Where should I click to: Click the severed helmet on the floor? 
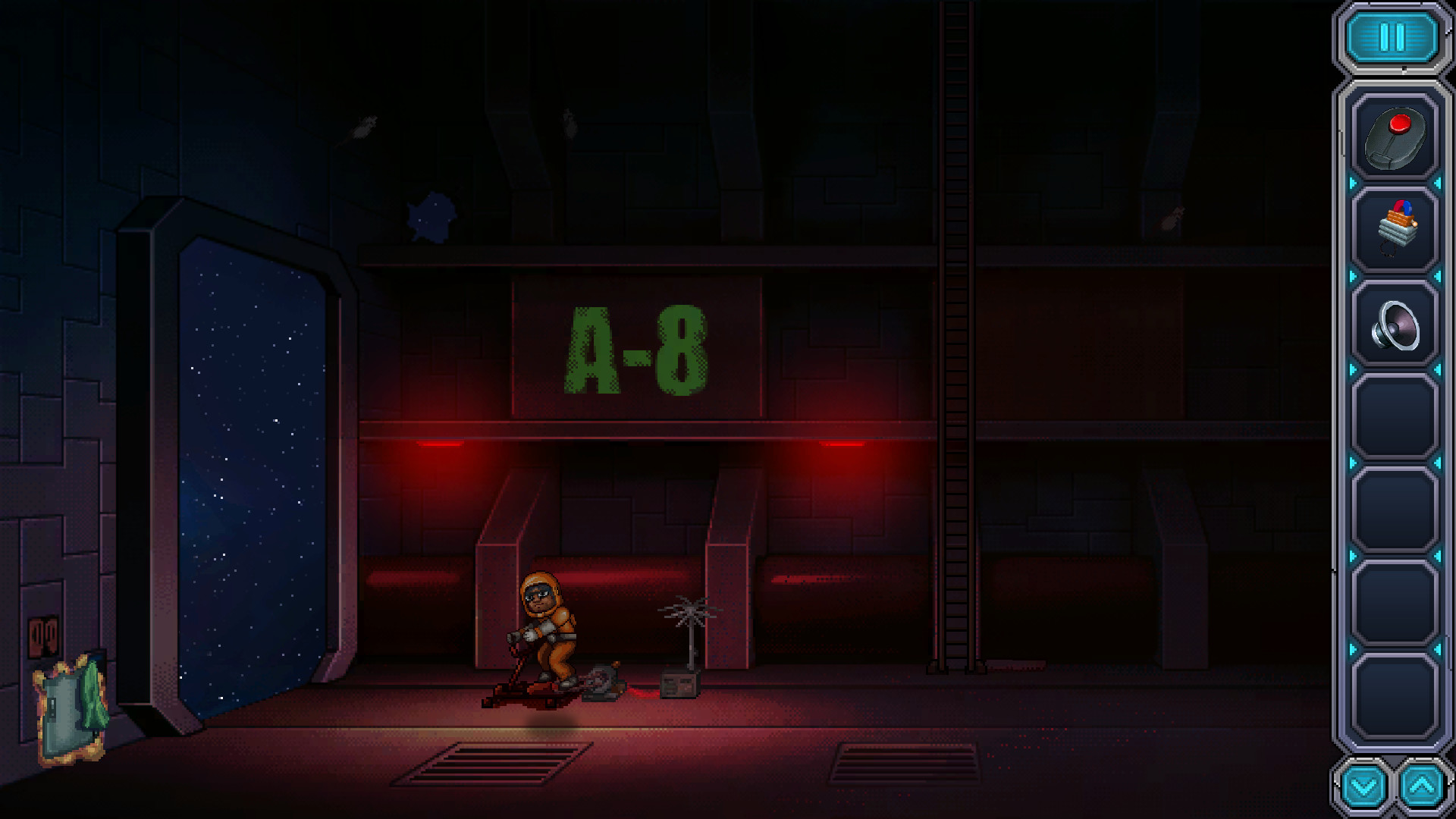click(x=603, y=682)
